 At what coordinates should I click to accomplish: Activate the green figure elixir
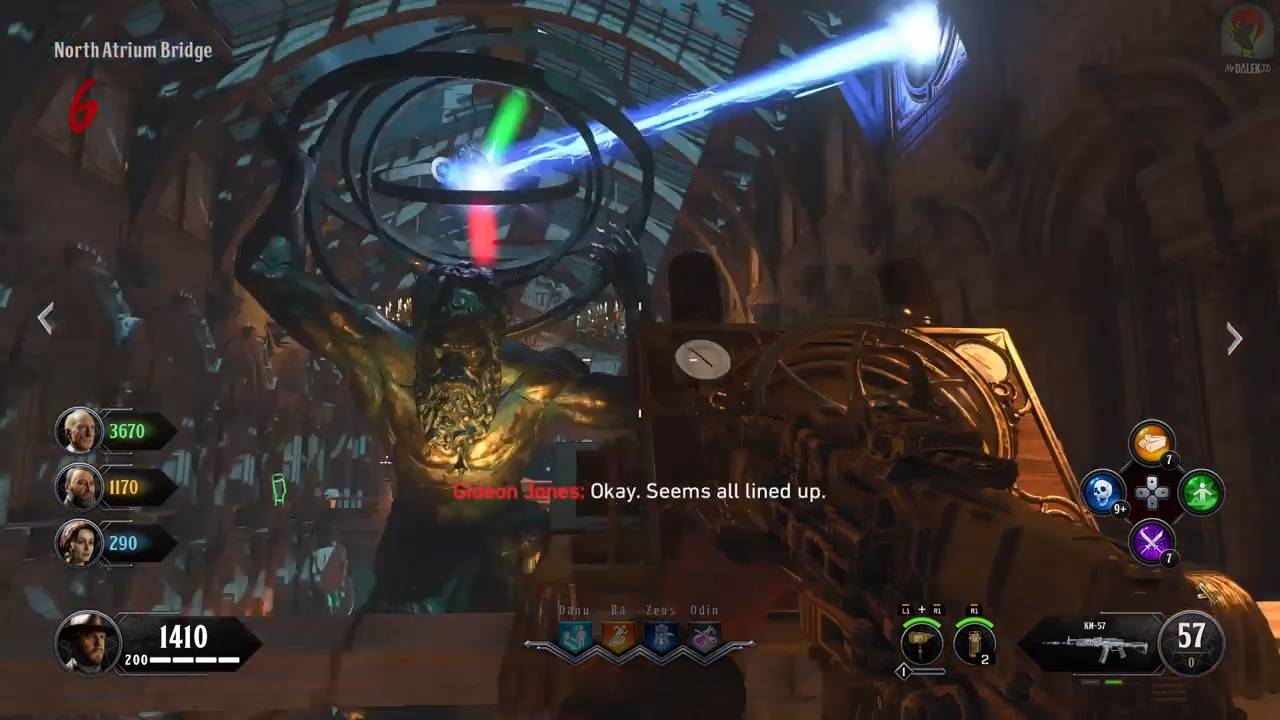pos(1200,493)
